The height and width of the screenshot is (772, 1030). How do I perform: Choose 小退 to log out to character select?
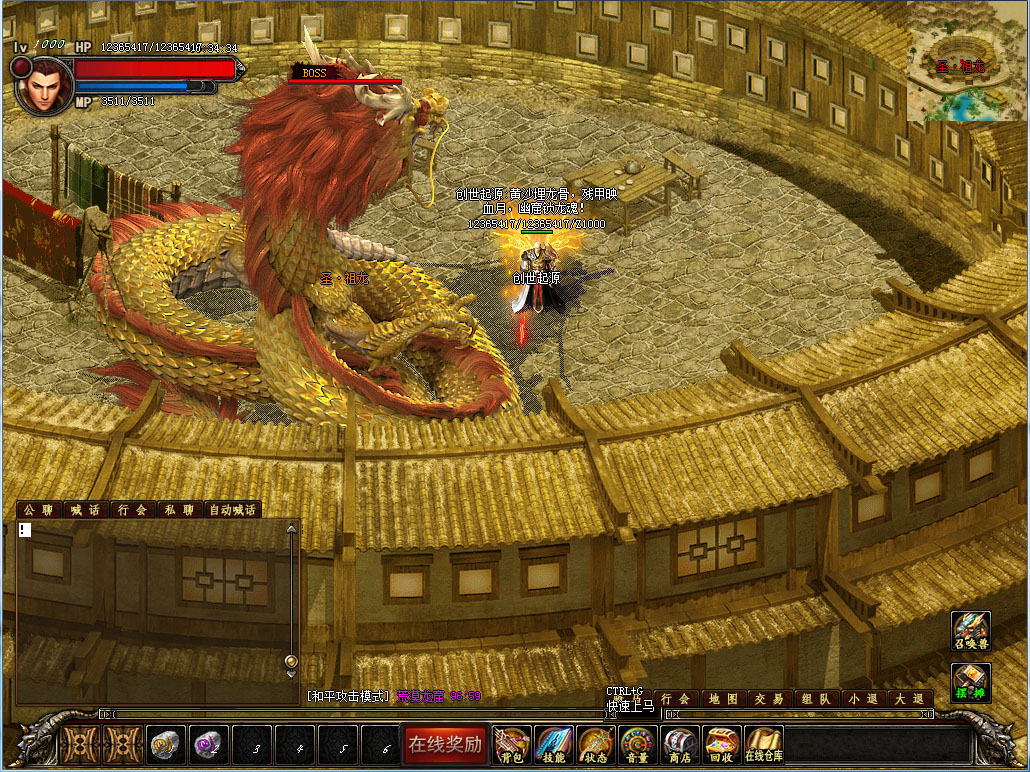coord(864,699)
